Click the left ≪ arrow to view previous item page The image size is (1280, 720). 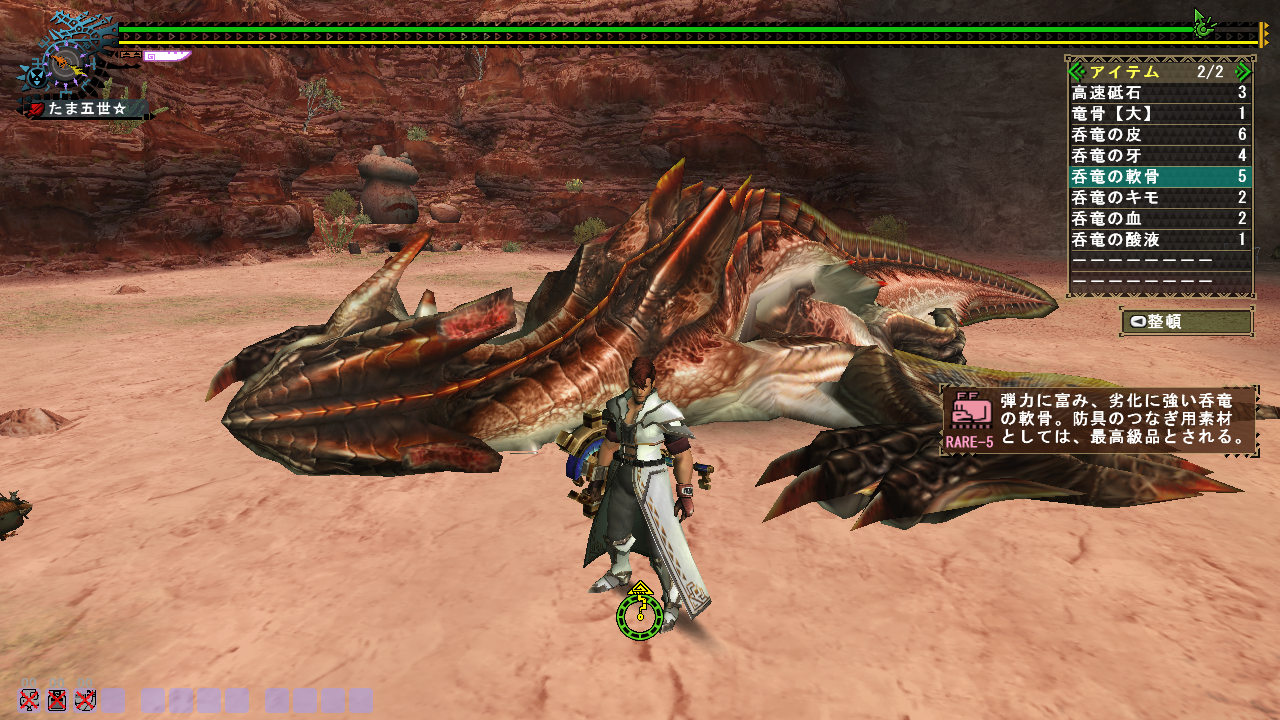coord(1075,72)
